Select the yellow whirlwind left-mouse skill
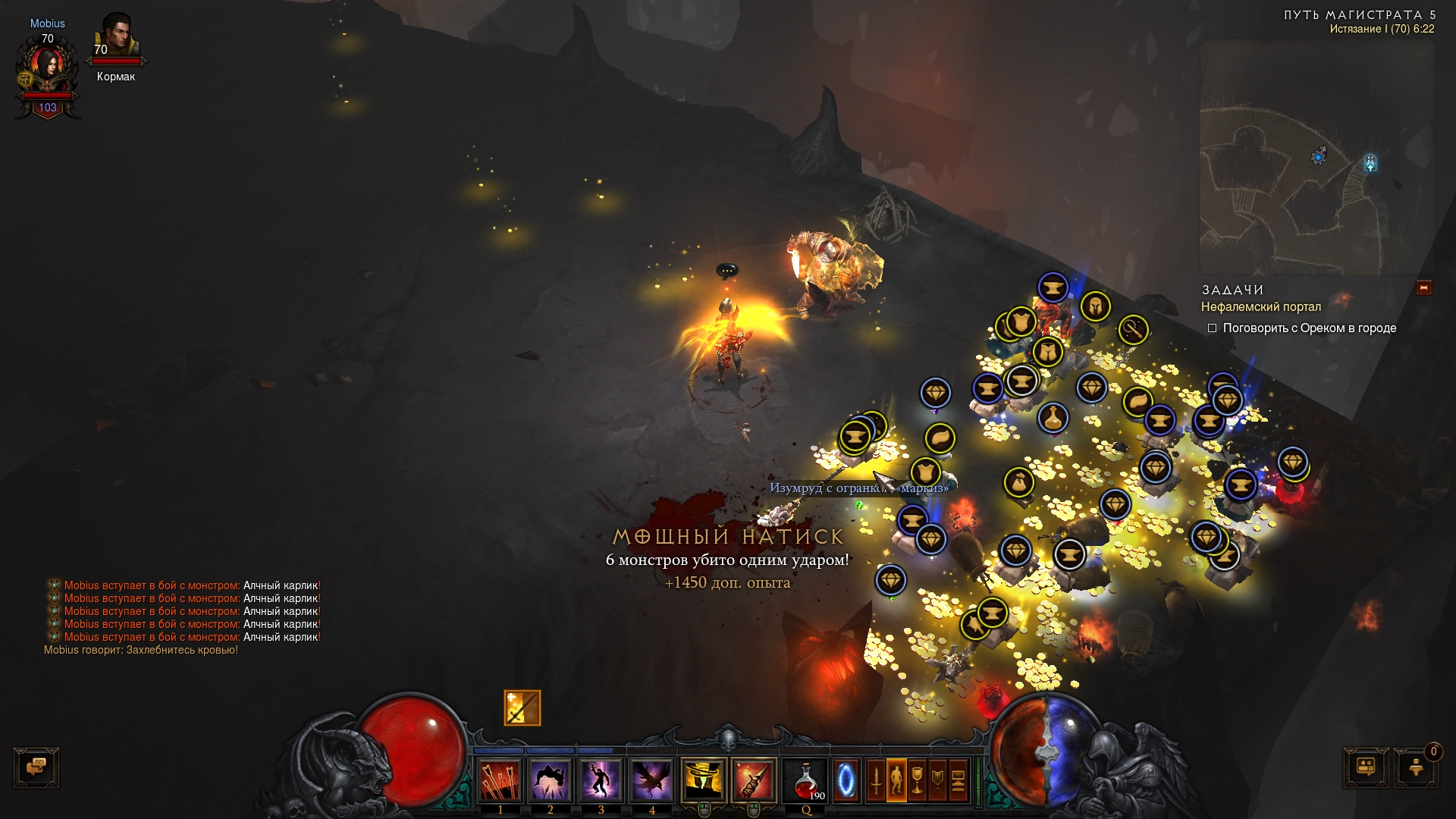The width and height of the screenshot is (1456, 819). tap(704, 780)
